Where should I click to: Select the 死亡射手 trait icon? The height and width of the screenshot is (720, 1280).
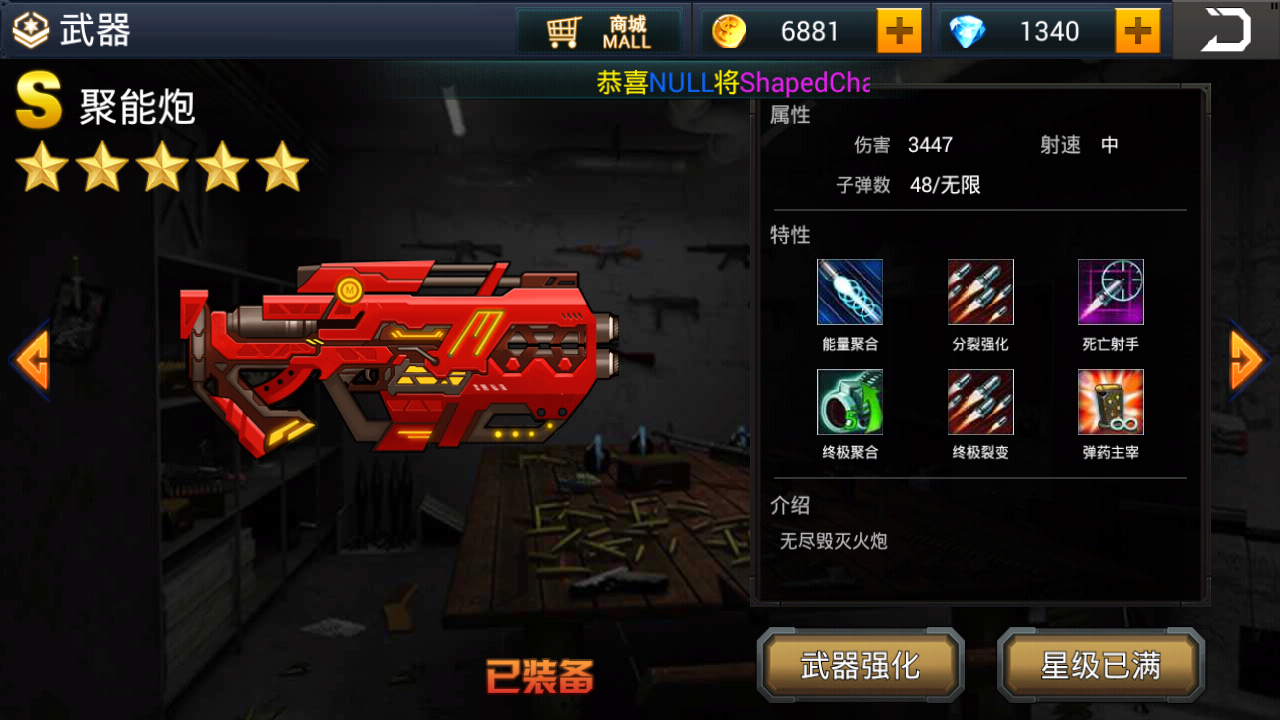pyautogui.click(x=1110, y=292)
